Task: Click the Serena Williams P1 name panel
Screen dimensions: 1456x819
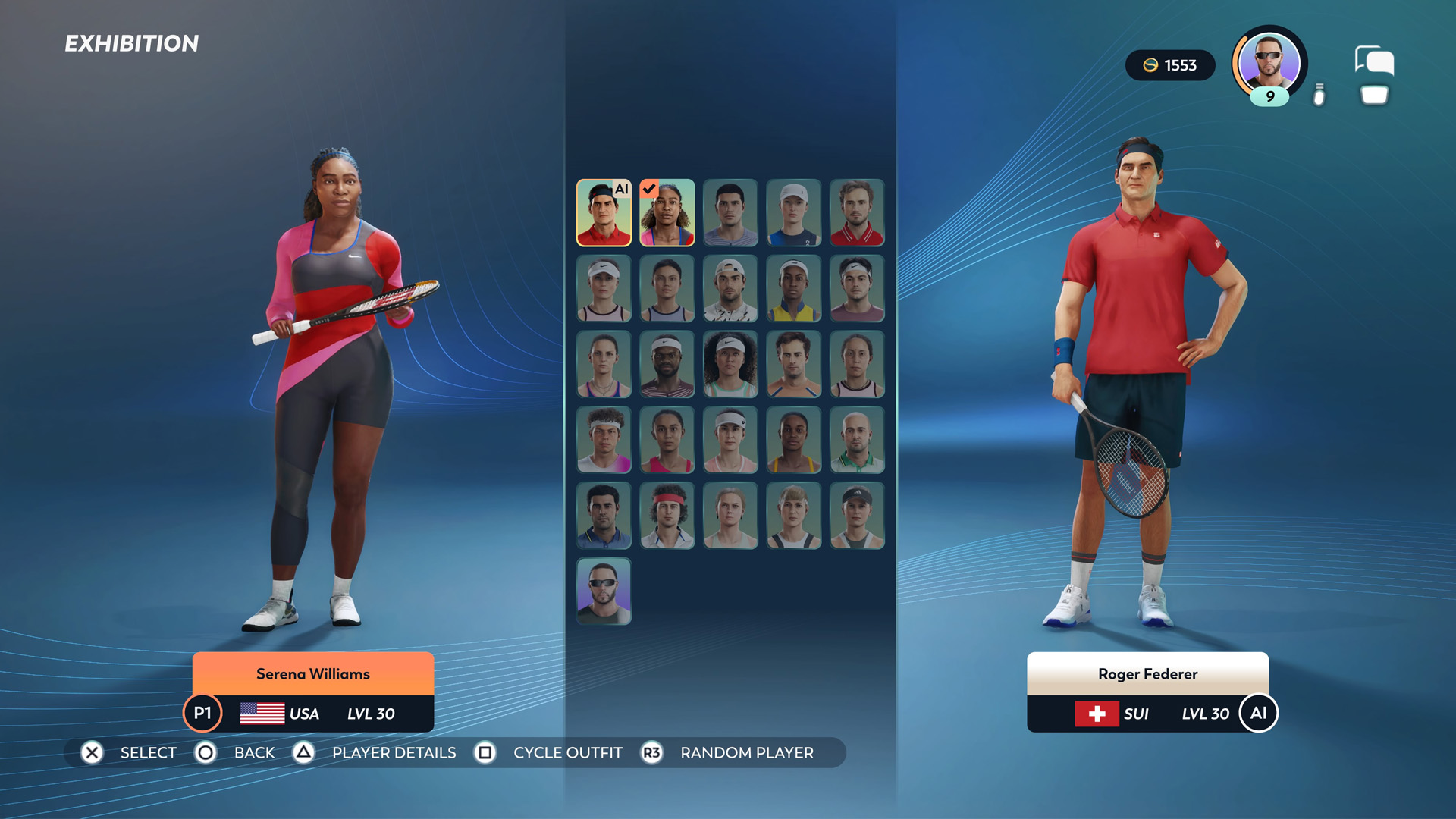Action: click(x=312, y=673)
